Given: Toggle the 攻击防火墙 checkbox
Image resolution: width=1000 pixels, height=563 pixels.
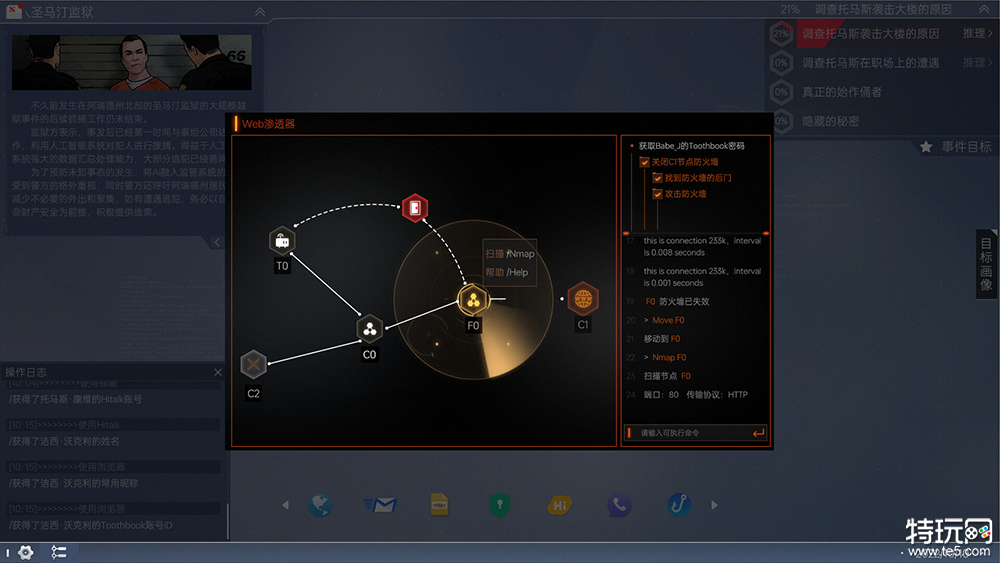Looking at the screenshot, I should pos(658,194).
